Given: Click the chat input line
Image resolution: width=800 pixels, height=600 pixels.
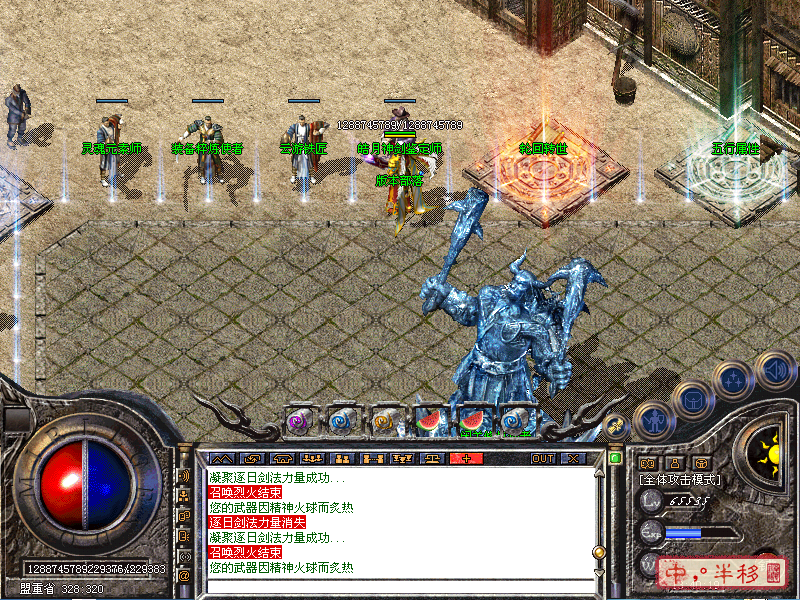Looking at the screenshot, I should (400, 585).
